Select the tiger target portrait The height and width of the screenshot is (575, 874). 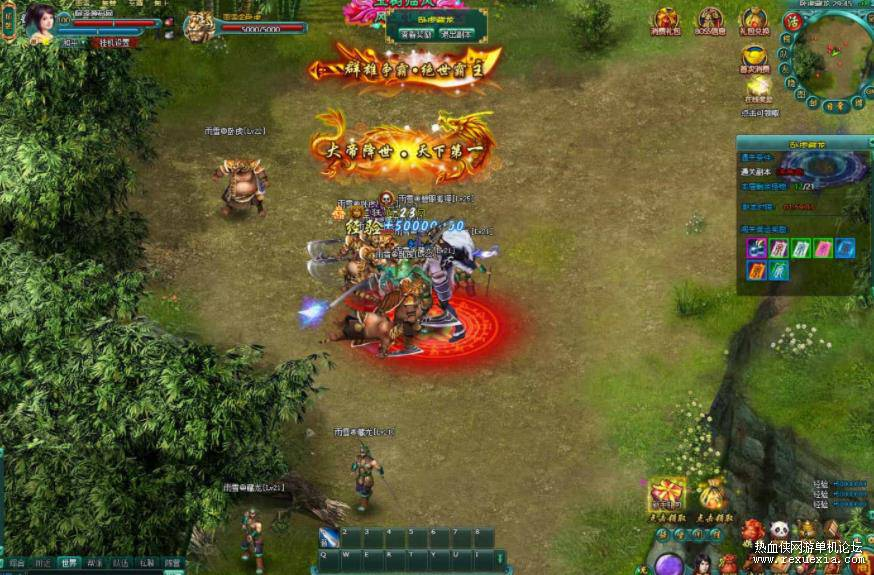coord(198,25)
